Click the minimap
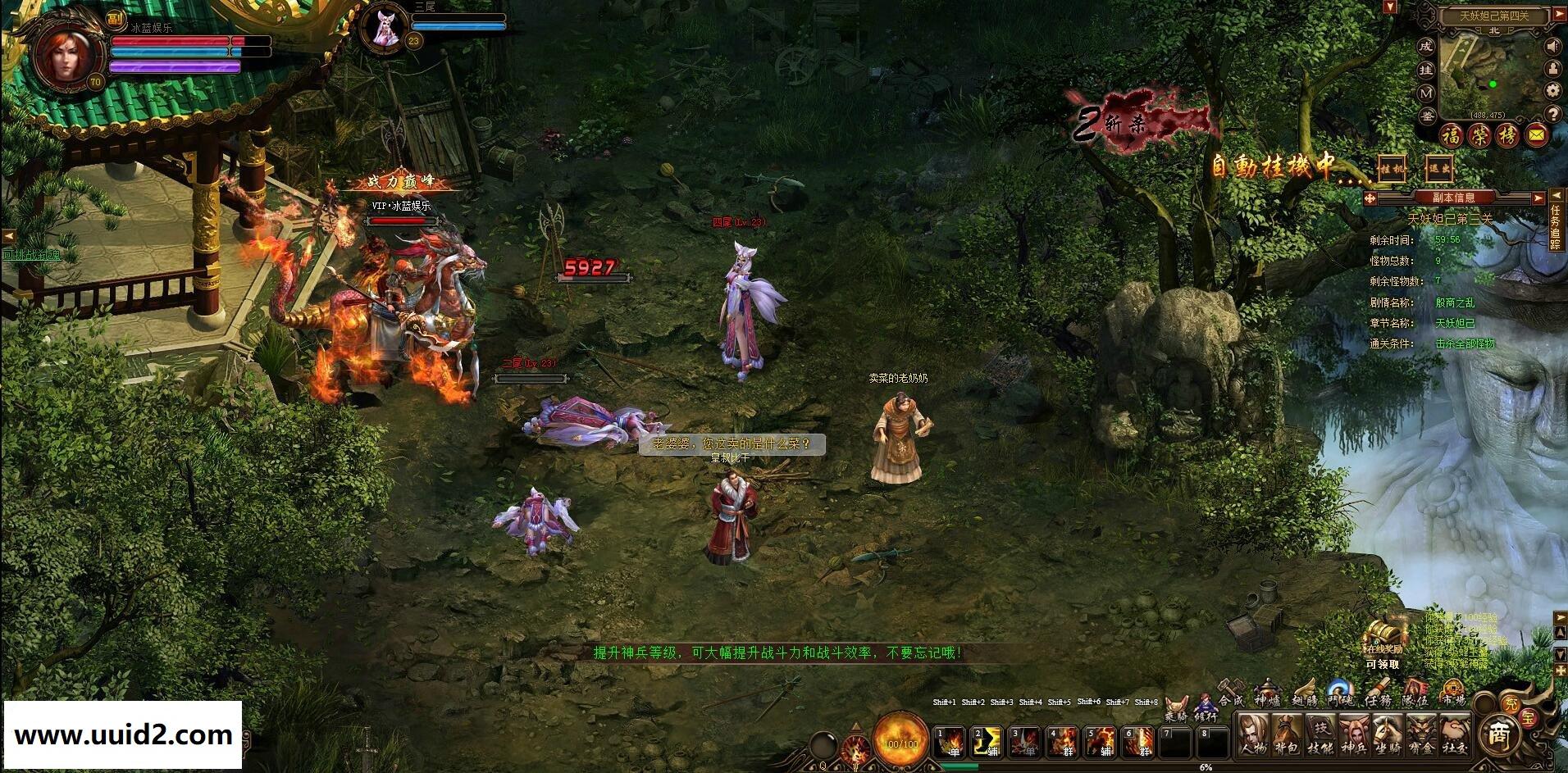This screenshot has width=1568, height=773. (x=1493, y=74)
